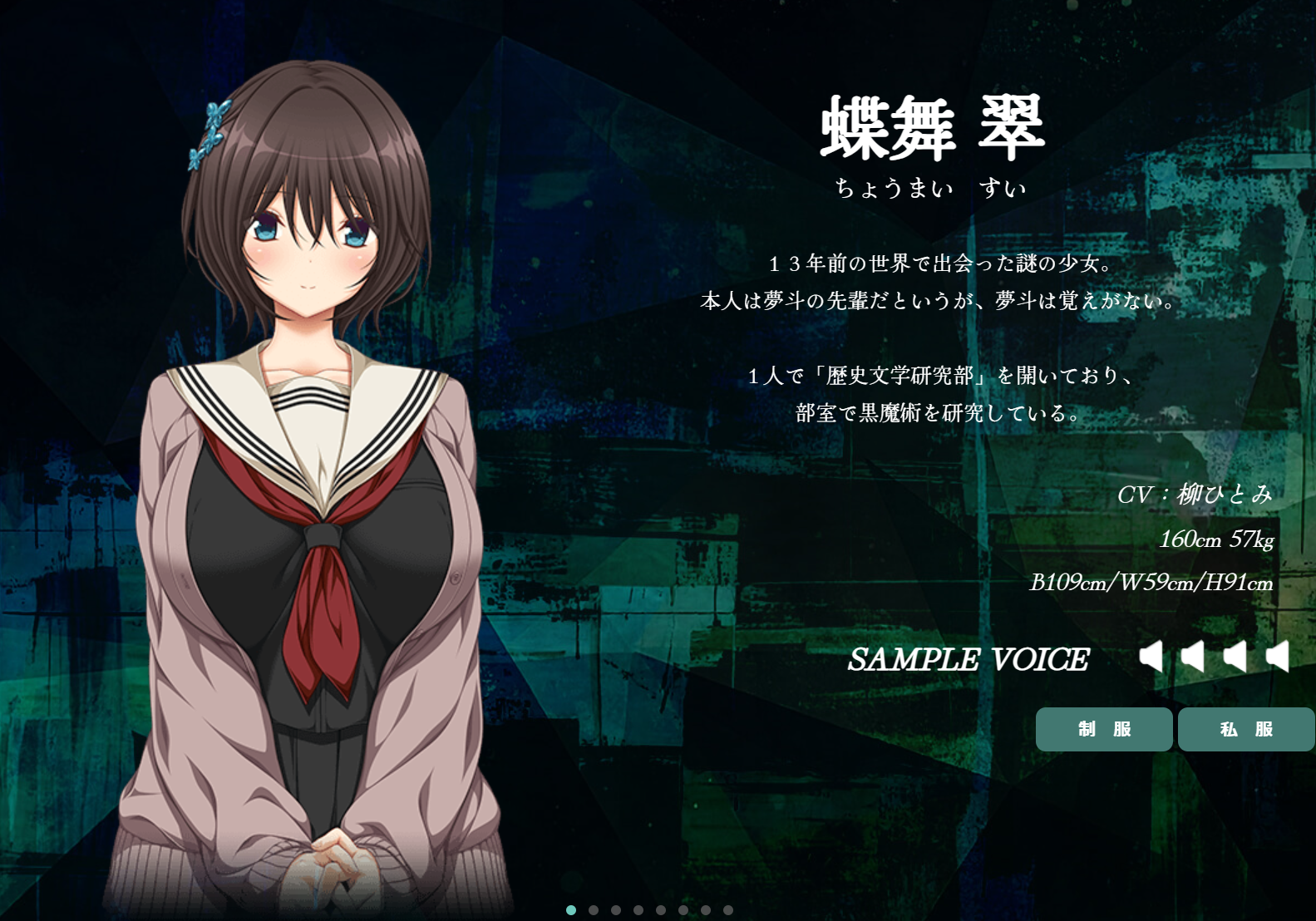This screenshot has width=1316, height=921.
Task: Show the 制服 uniform outfit
Action: (1103, 729)
